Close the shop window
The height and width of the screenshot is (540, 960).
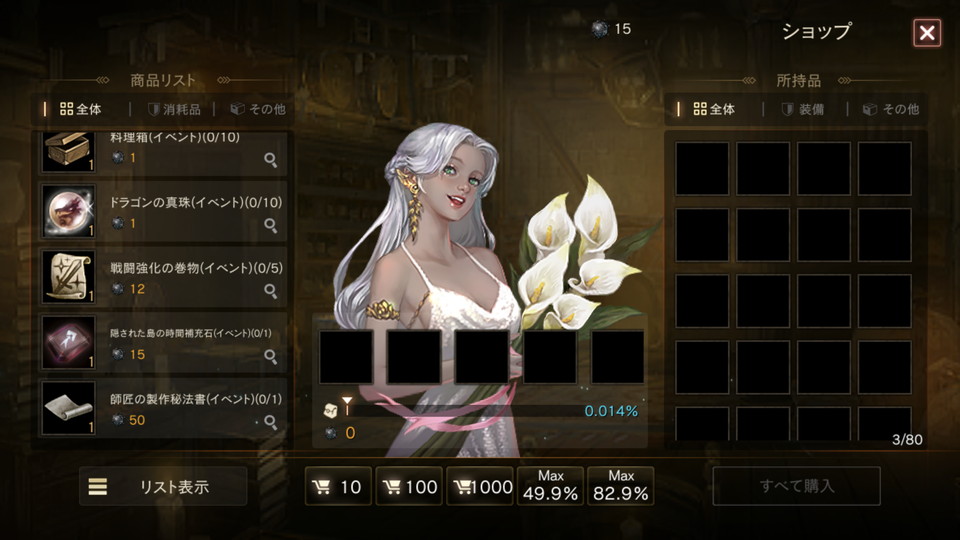click(x=927, y=33)
